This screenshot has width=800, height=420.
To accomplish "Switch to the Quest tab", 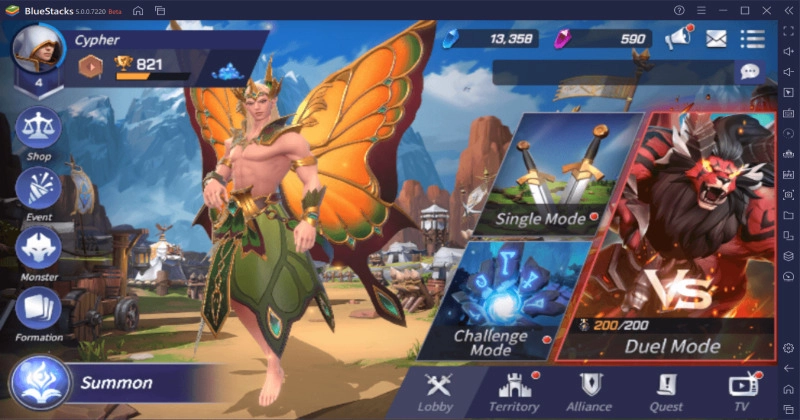I will [667, 390].
